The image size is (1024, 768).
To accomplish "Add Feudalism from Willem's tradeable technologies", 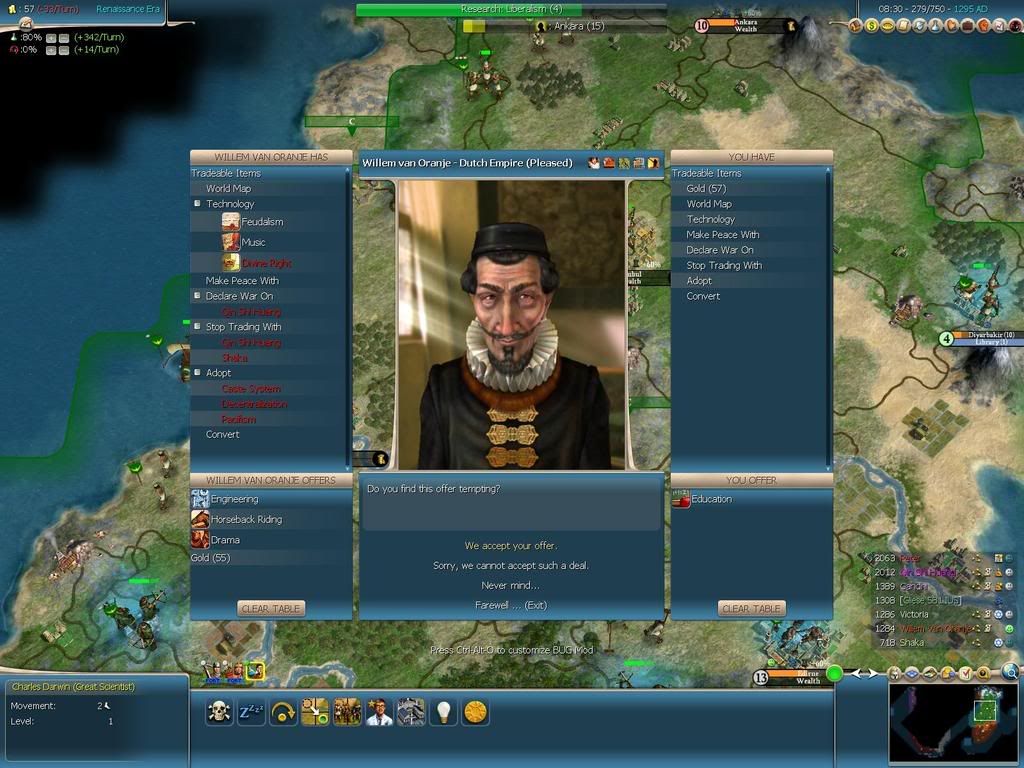I will coord(262,222).
